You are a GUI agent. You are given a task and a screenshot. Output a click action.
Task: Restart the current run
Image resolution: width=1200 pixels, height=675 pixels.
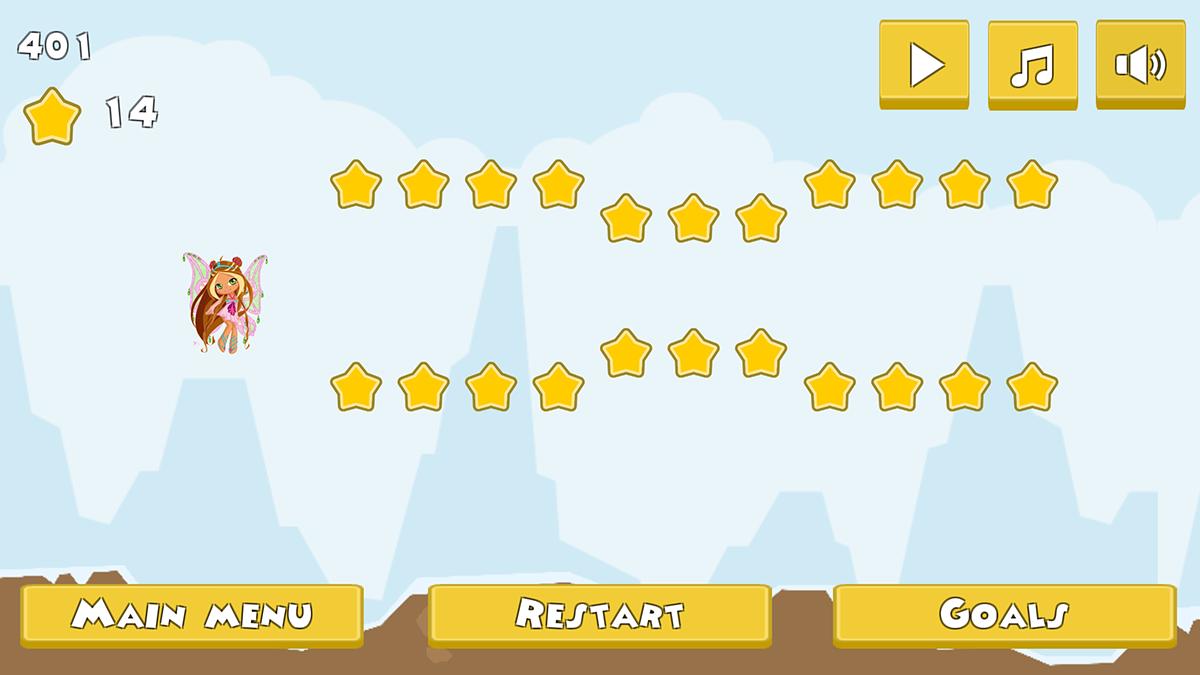coord(599,614)
